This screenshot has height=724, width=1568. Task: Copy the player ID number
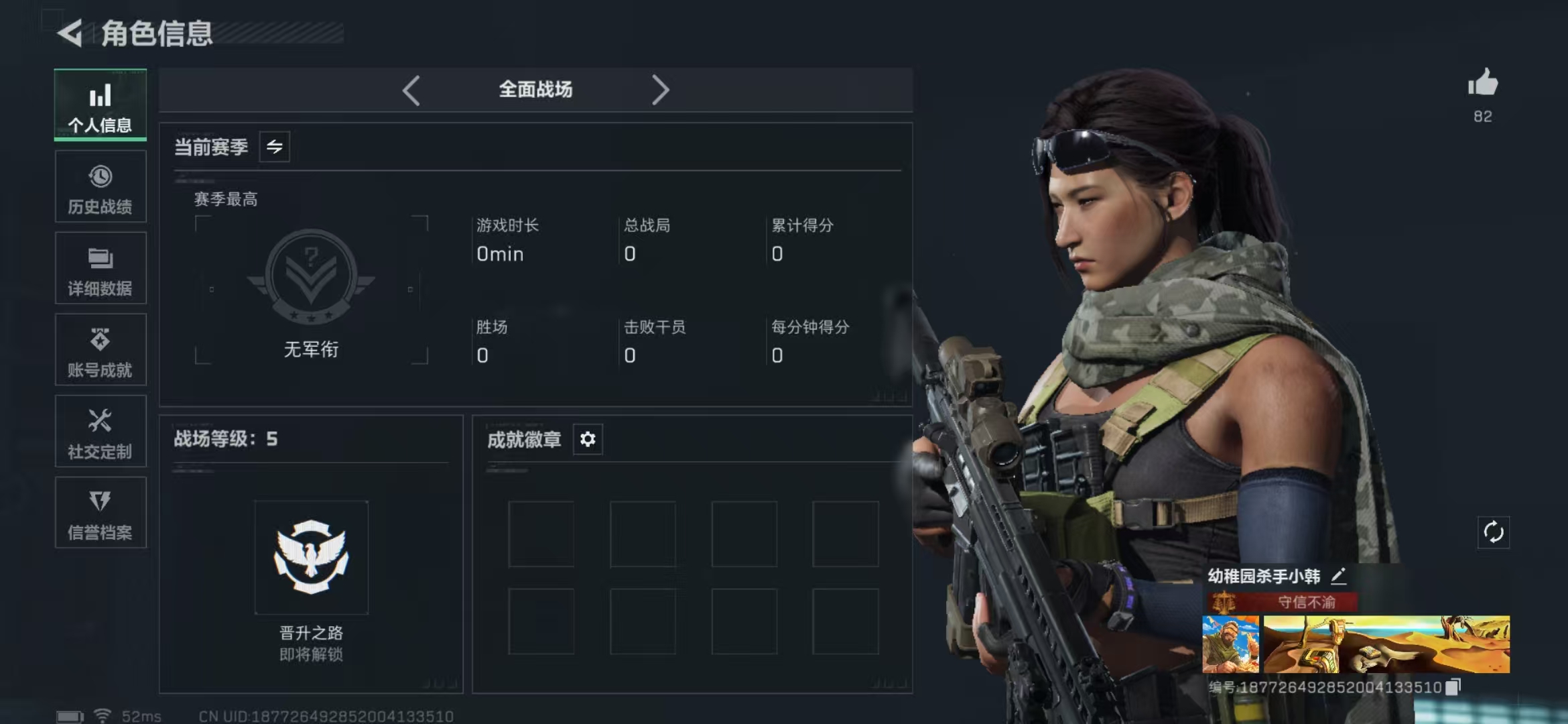point(1453,687)
